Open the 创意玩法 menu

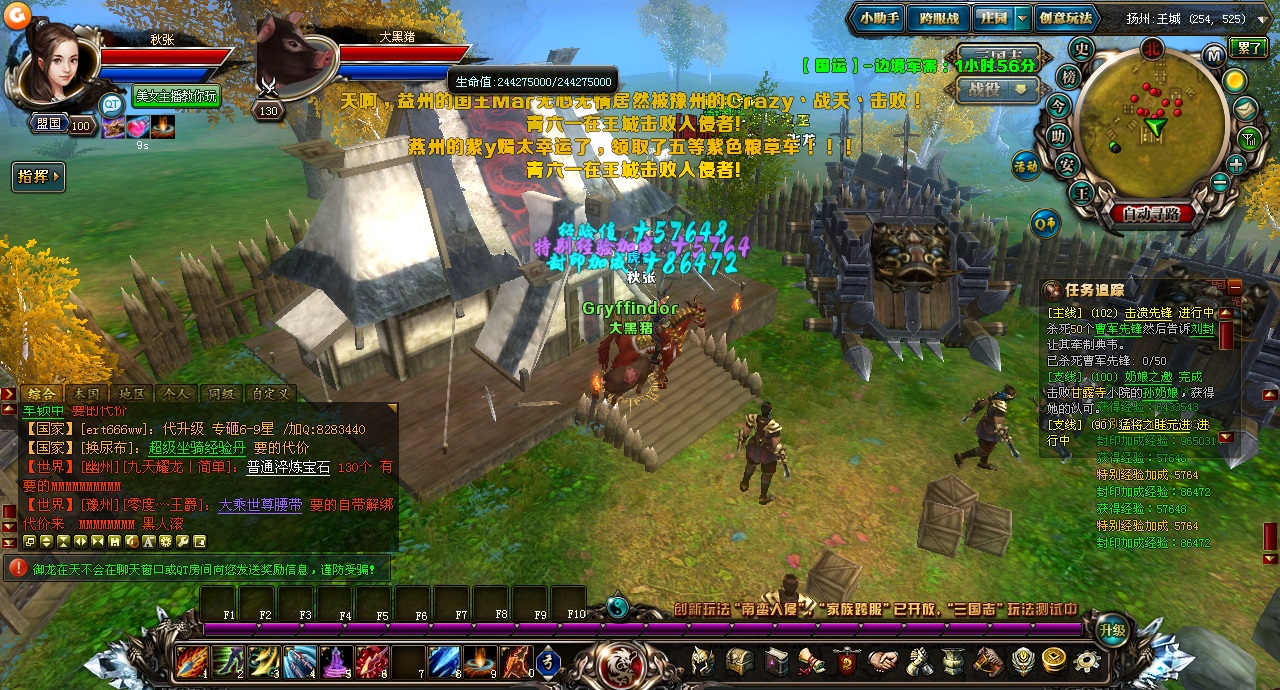click(1065, 18)
